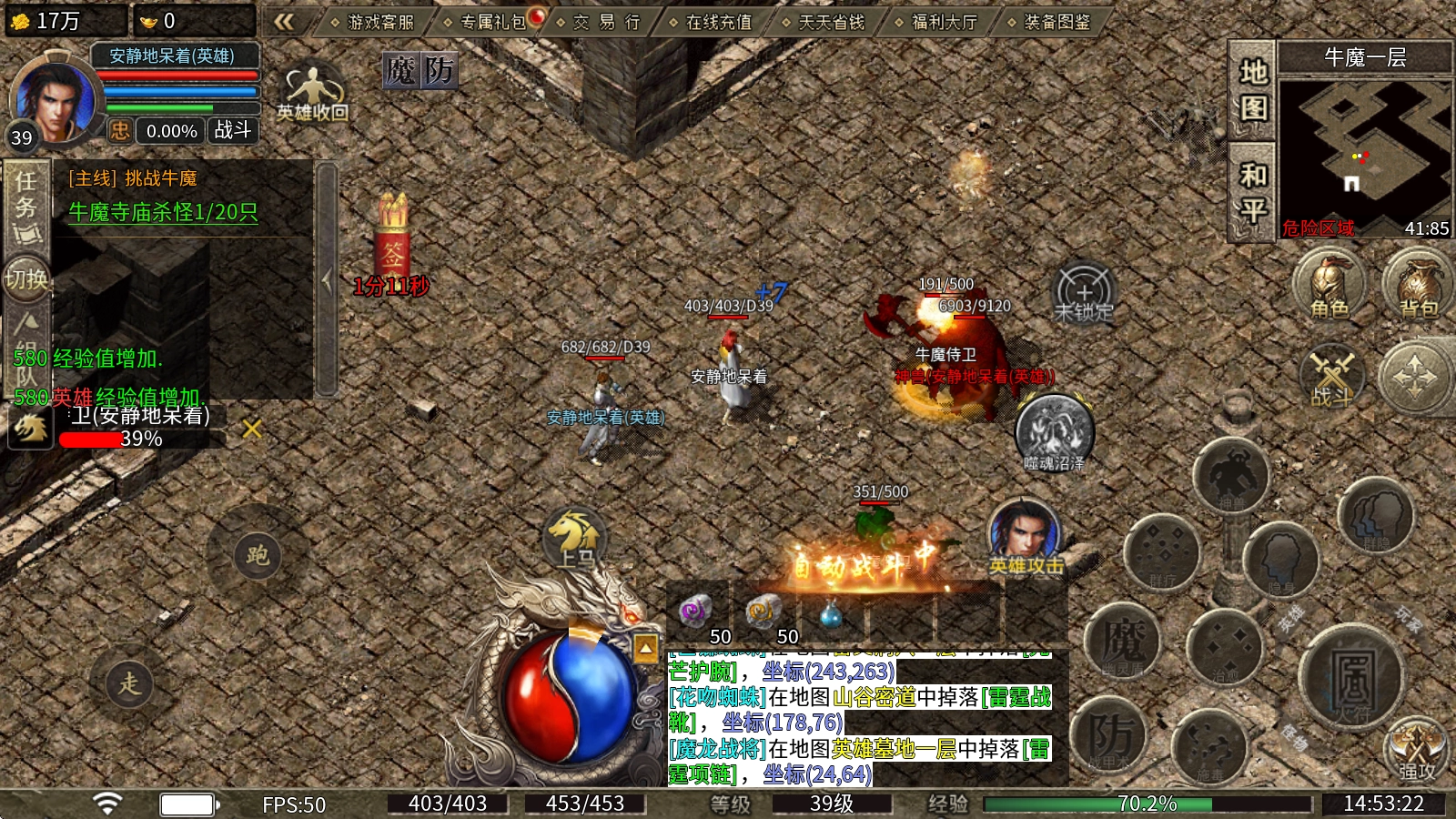1456x819 pixels.
Task: Toggle the 和平 peace attack mode
Action: coord(1253,192)
